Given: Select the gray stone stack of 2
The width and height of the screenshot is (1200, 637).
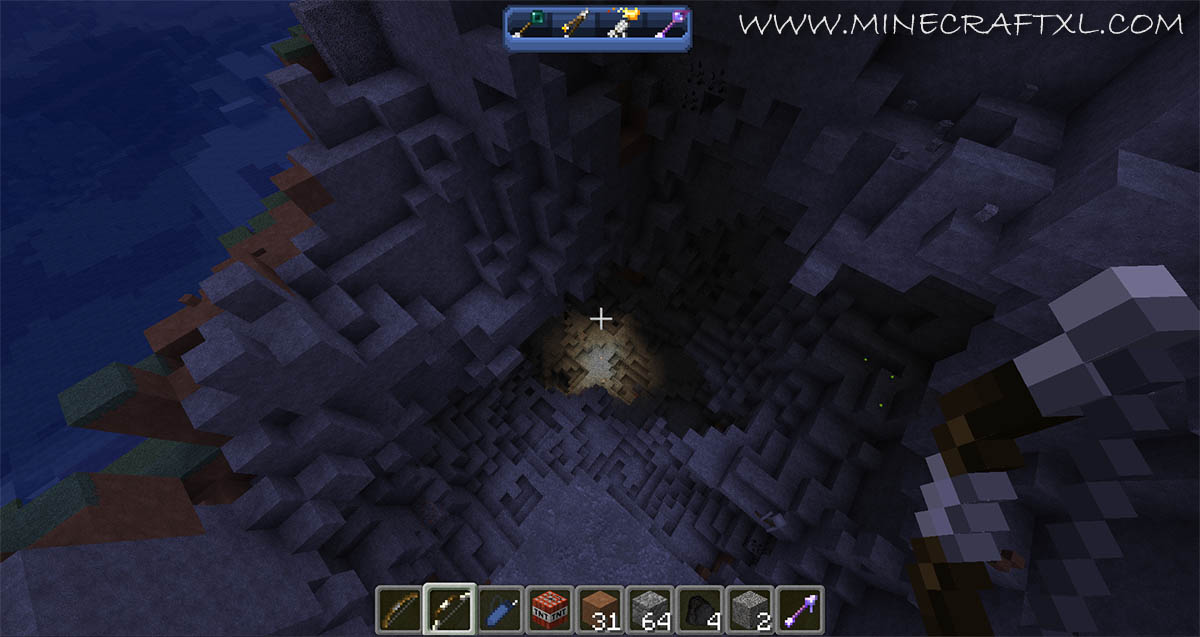Looking at the screenshot, I should pos(749,608).
